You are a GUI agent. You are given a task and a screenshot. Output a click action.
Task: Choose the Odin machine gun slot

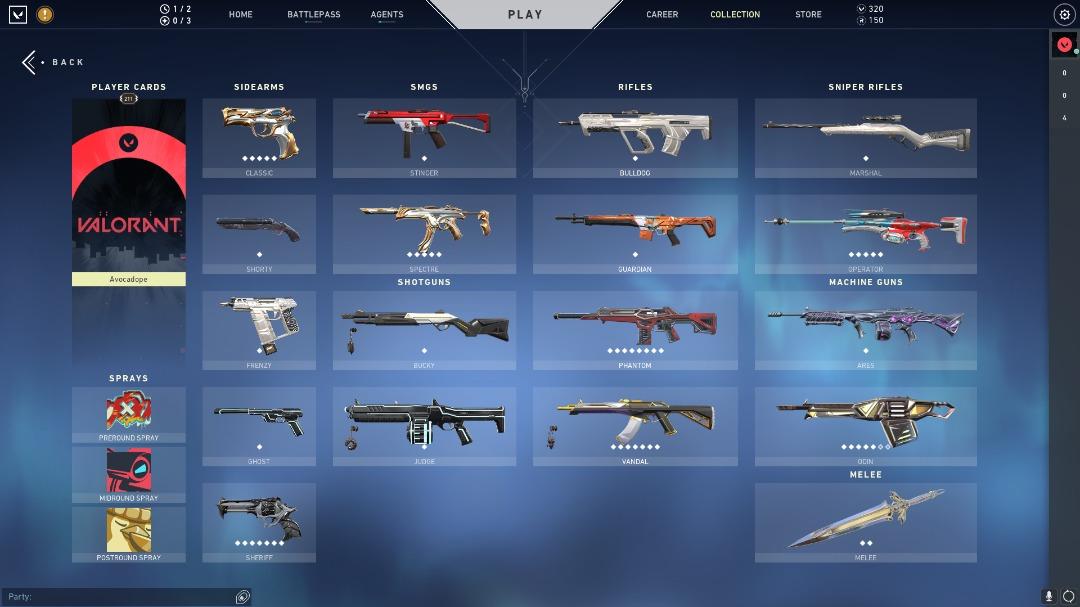[x=865, y=426]
